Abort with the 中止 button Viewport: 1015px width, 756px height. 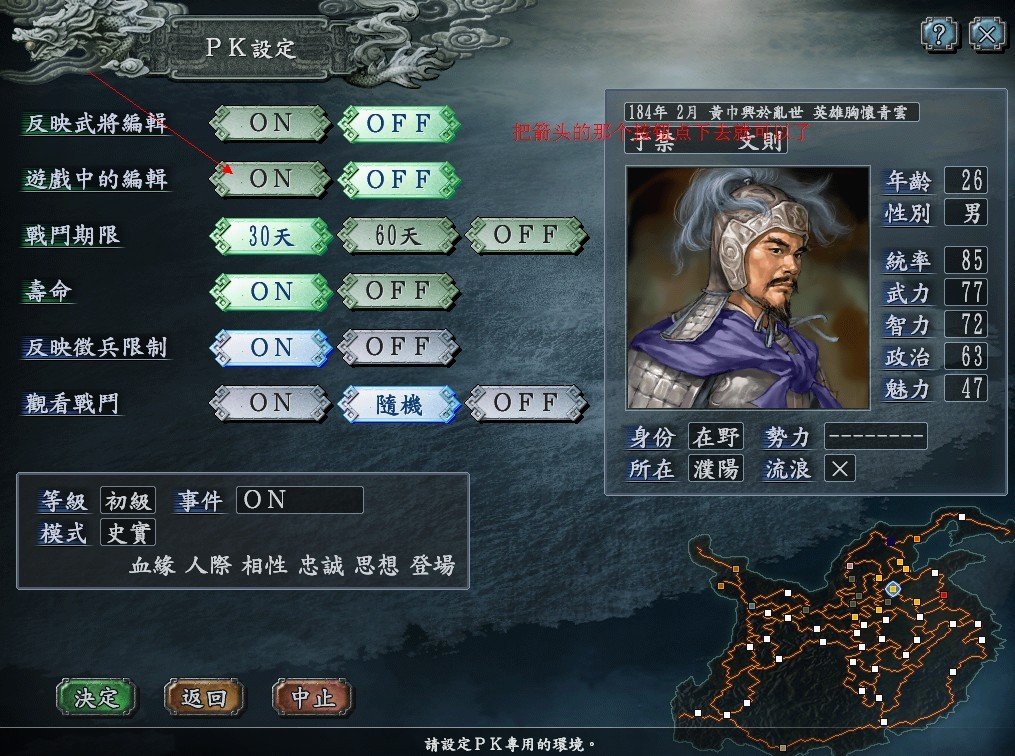click(312, 697)
